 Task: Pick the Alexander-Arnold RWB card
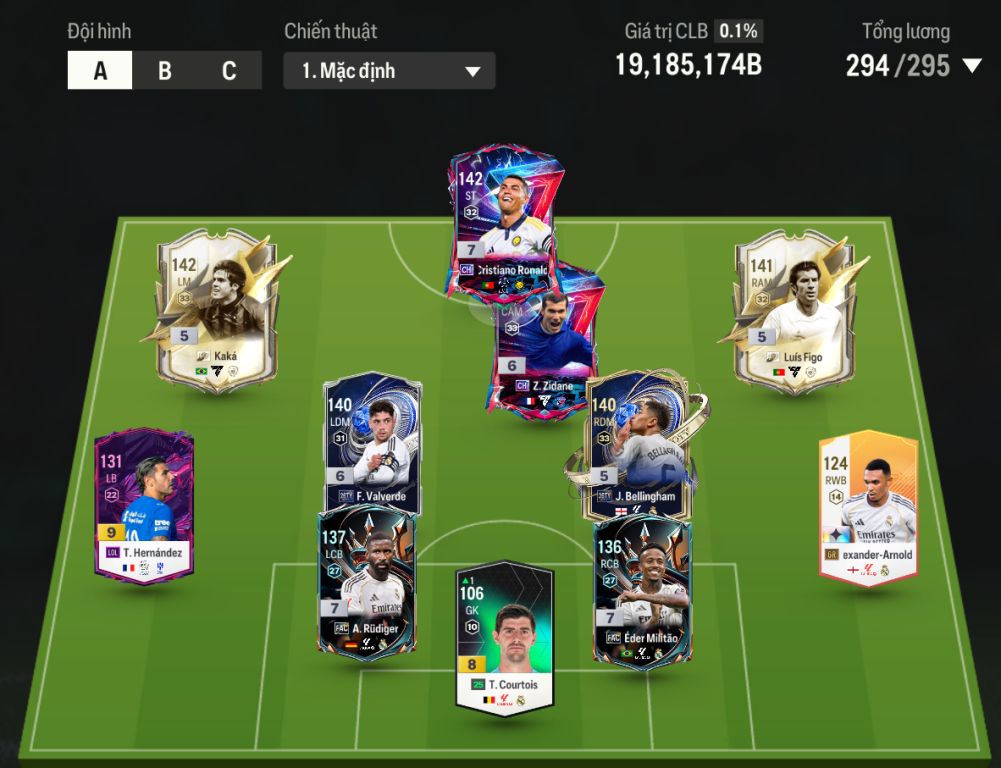(868, 505)
